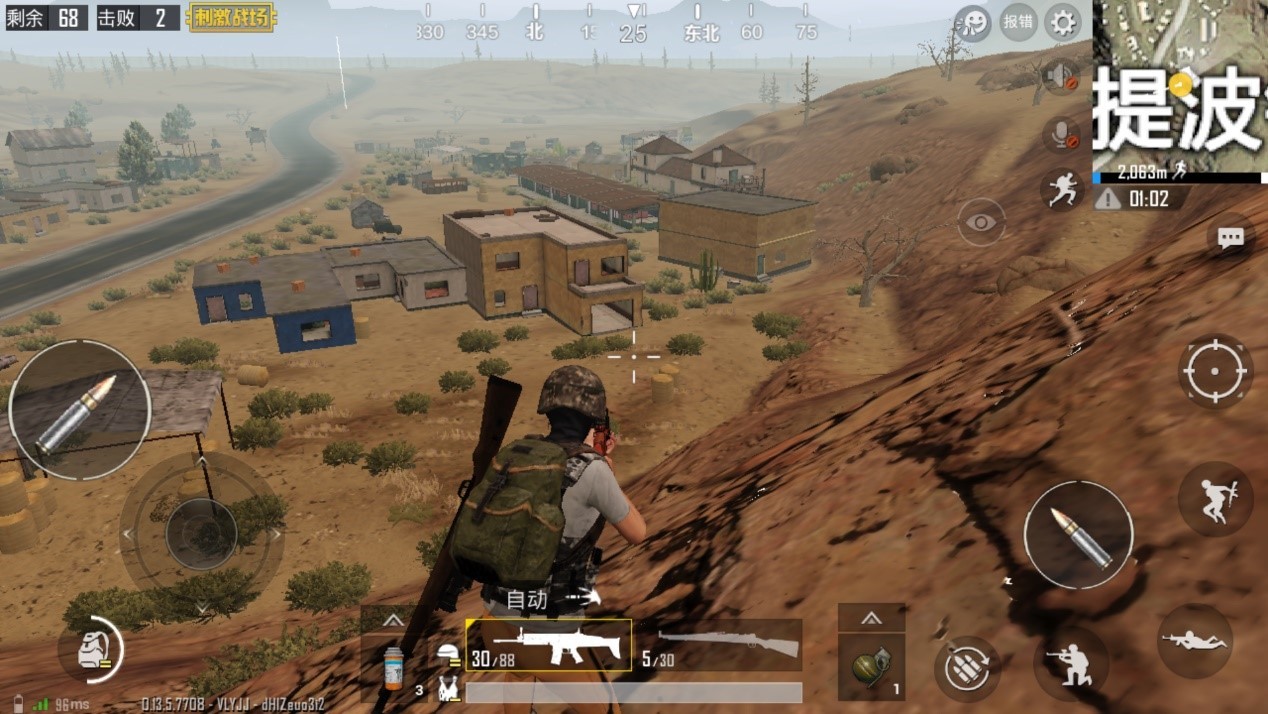
Task: Tap the crouch stance button
Action: tap(1070, 661)
